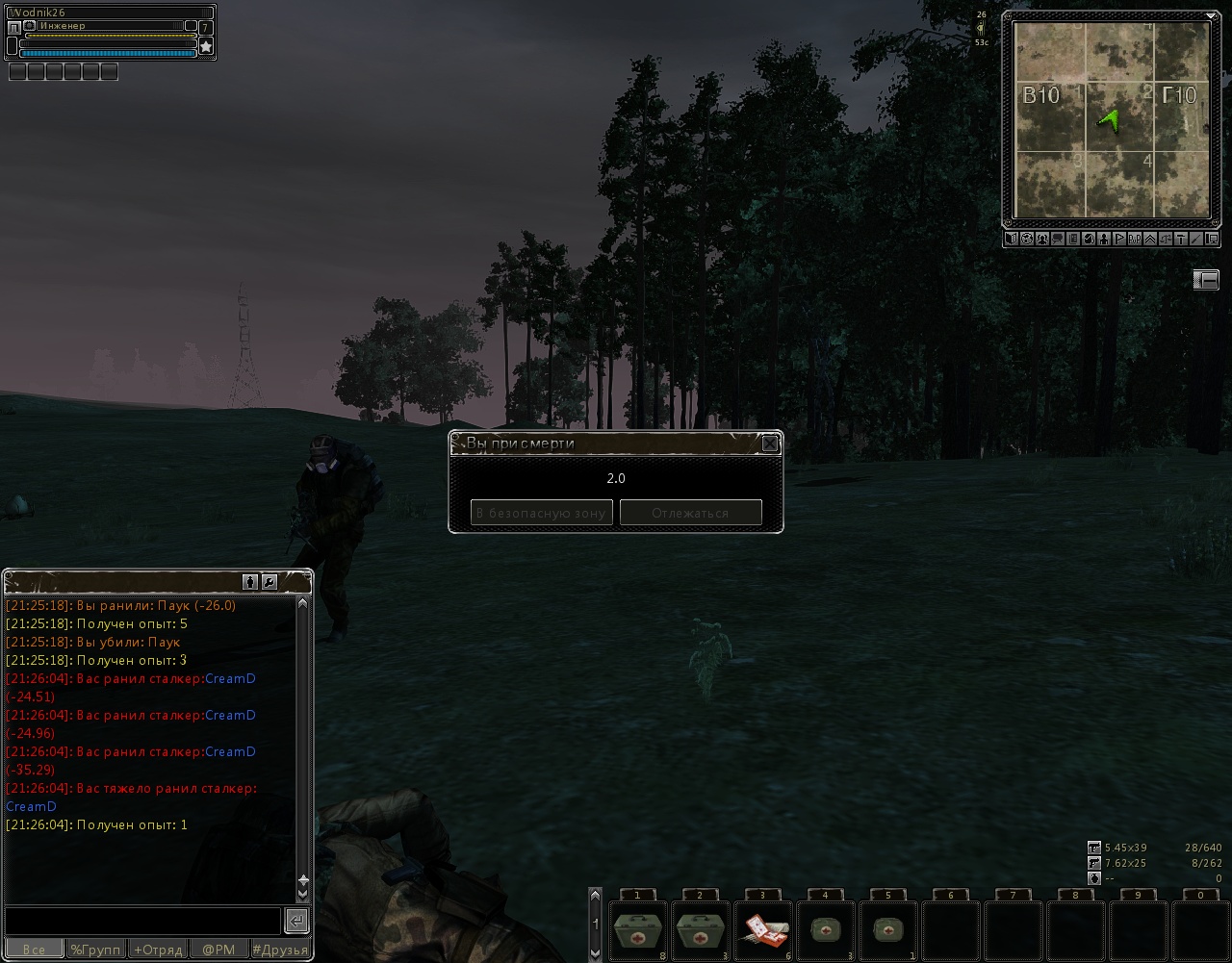Click the chat message input field
Screen dimensions: 1232x963
[x=142, y=921]
